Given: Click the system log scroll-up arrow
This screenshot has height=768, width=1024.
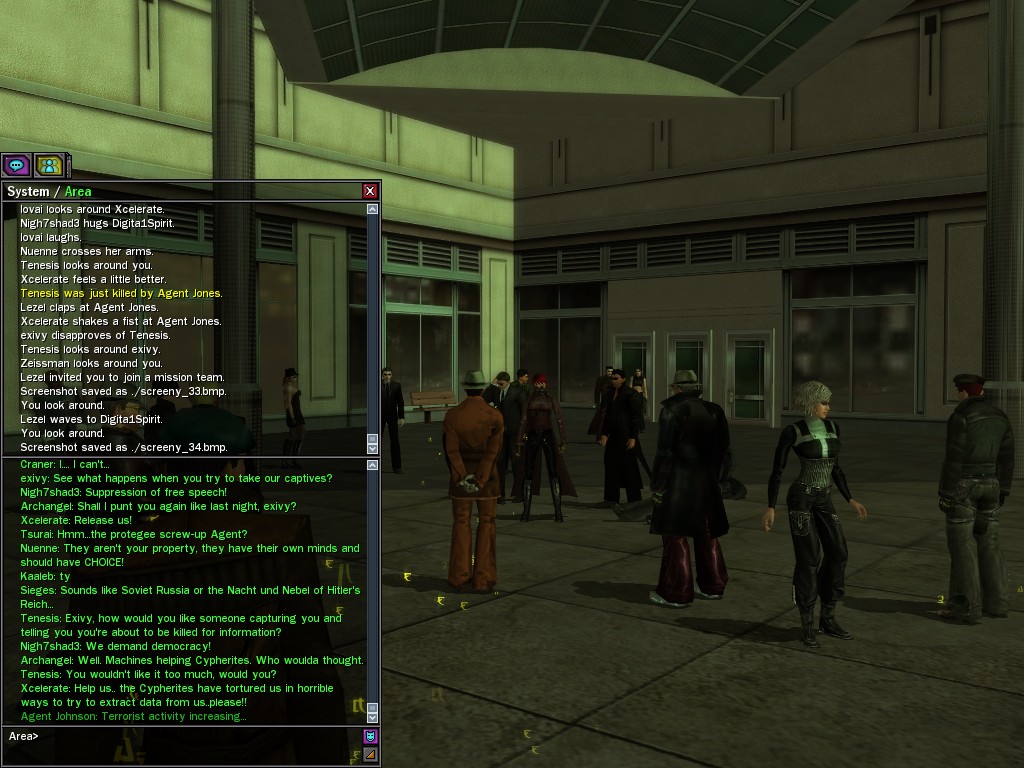Looking at the screenshot, I should click(373, 209).
